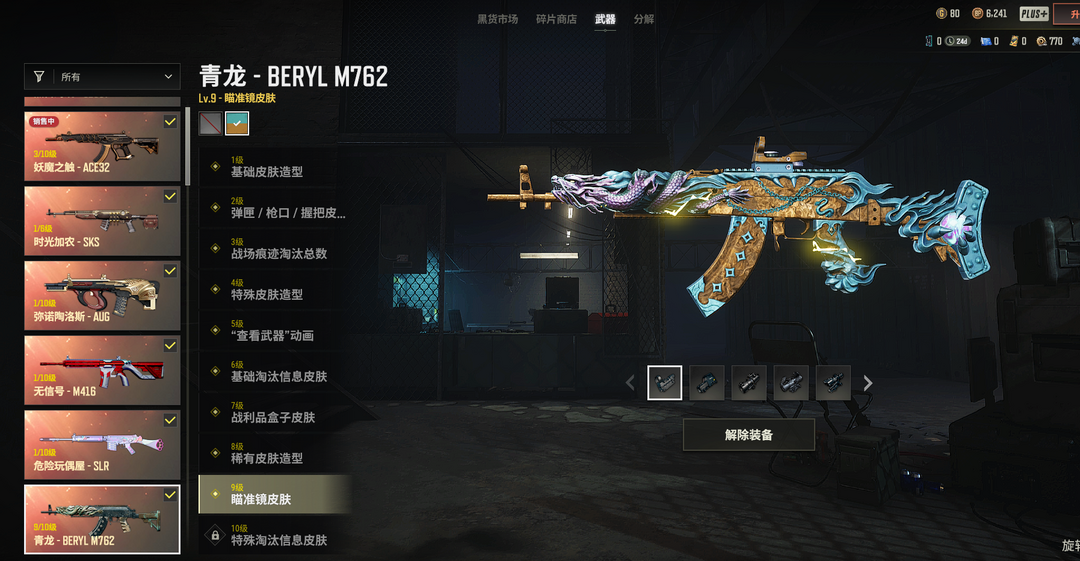The height and width of the screenshot is (561, 1080).
Task: Select the 弥诺陶洛斯 - AUG skin
Action: 102,295
